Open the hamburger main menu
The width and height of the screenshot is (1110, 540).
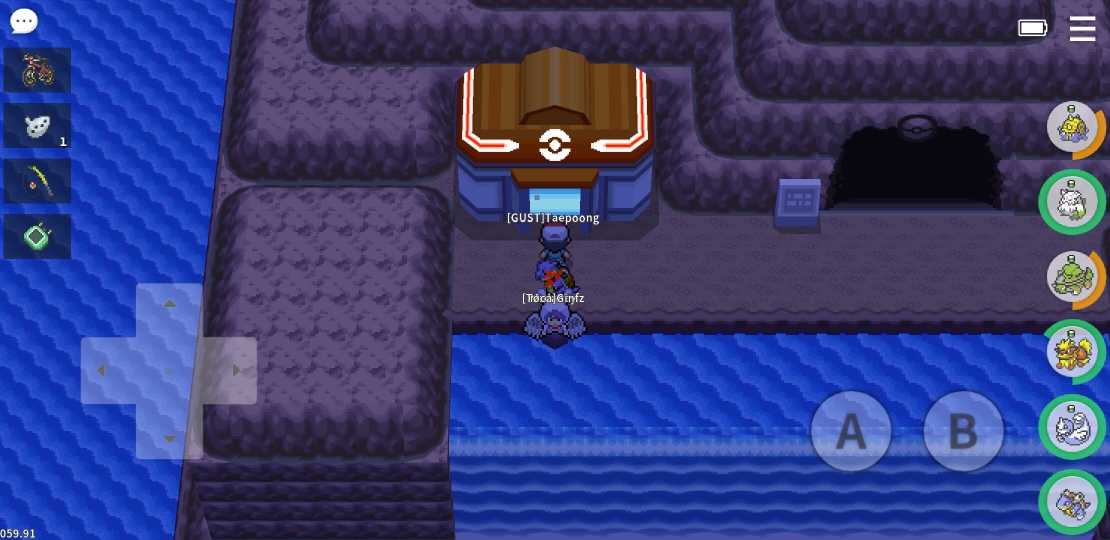click(1082, 28)
